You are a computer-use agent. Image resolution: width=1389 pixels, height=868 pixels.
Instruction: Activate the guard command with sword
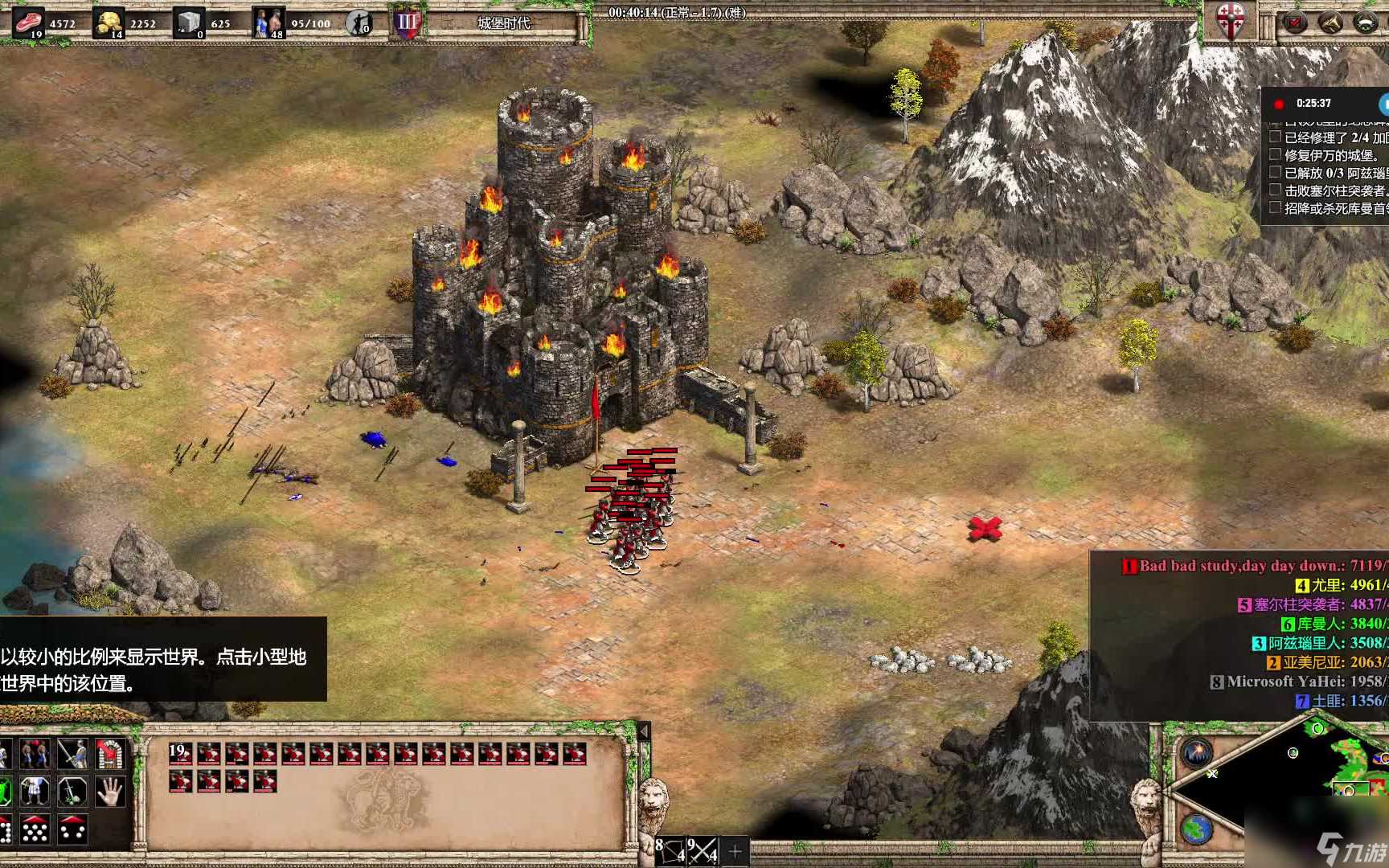click(72, 754)
